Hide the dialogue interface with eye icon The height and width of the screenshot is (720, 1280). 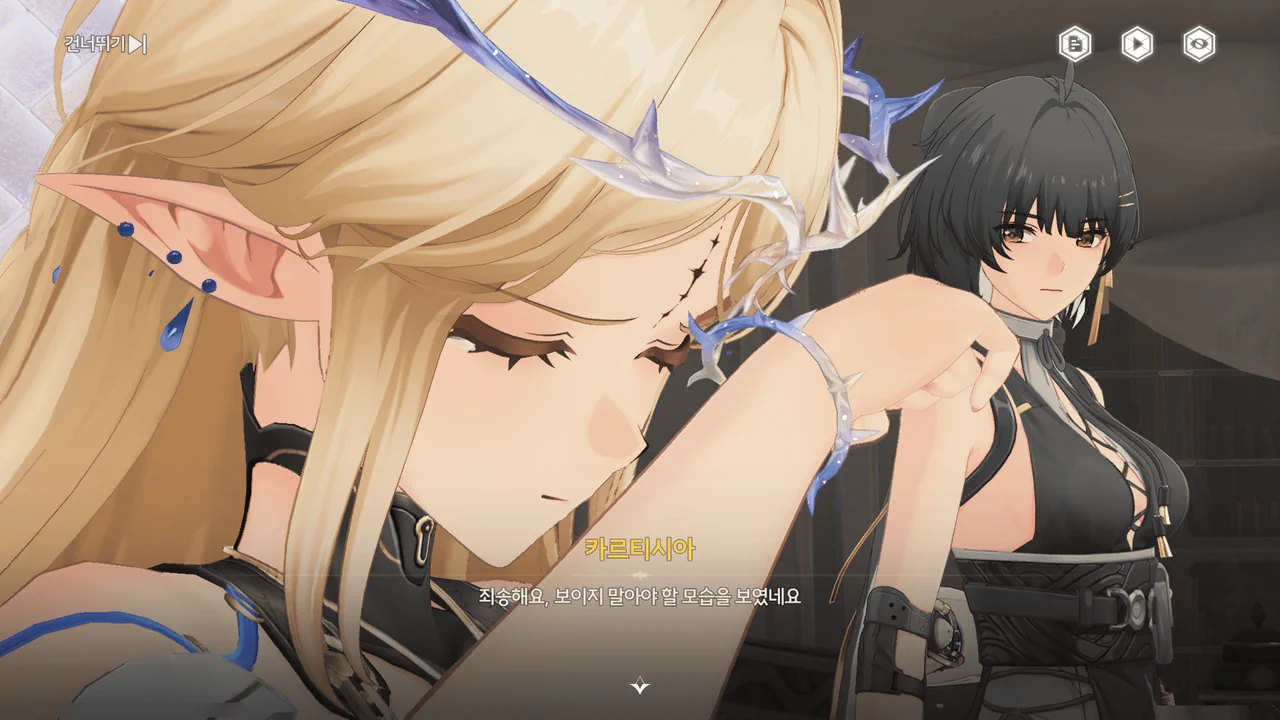coord(1199,44)
